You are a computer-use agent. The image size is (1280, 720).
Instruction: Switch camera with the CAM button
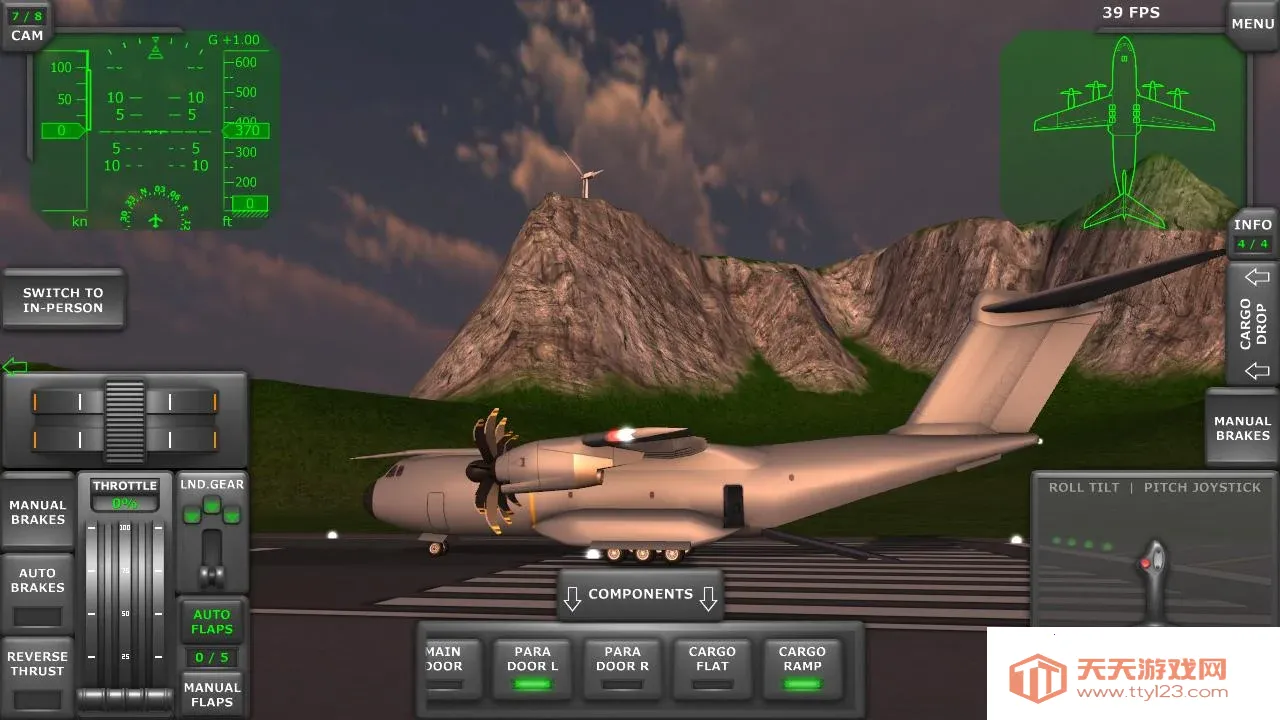pyautogui.click(x=27, y=27)
